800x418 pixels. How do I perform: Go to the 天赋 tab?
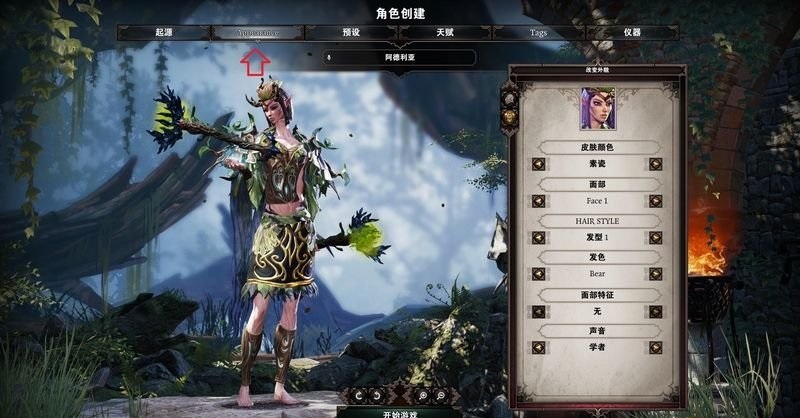tap(444, 33)
